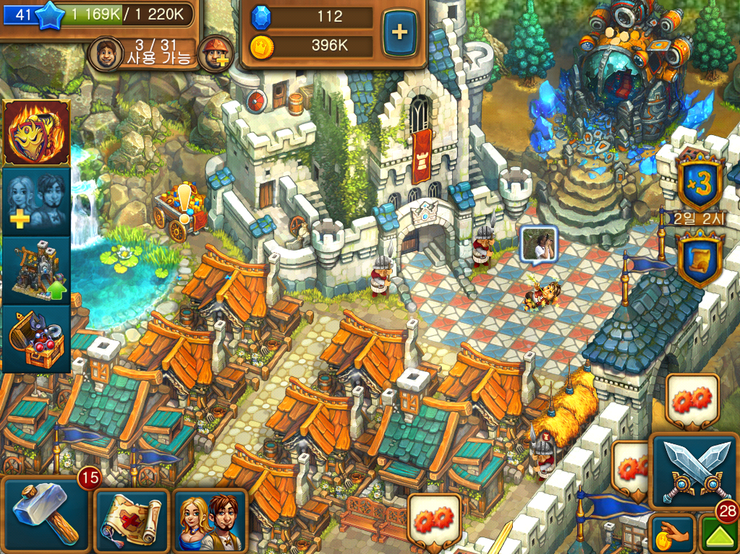Tap the blue gem balance showing 112
This screenshot has height=554, width=740.
310,17
